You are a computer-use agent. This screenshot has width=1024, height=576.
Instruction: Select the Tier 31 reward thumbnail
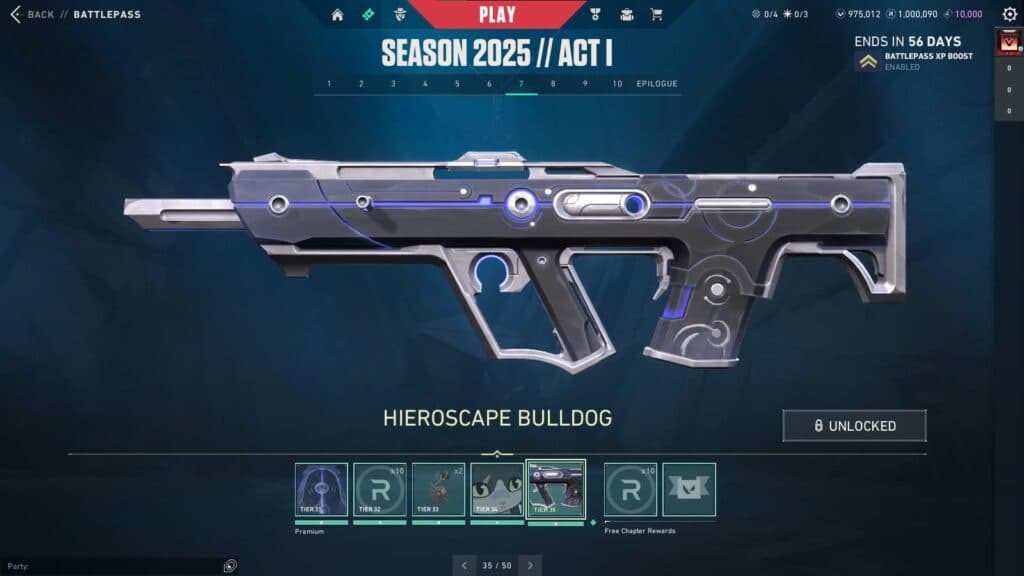click(x=321, y=489)
